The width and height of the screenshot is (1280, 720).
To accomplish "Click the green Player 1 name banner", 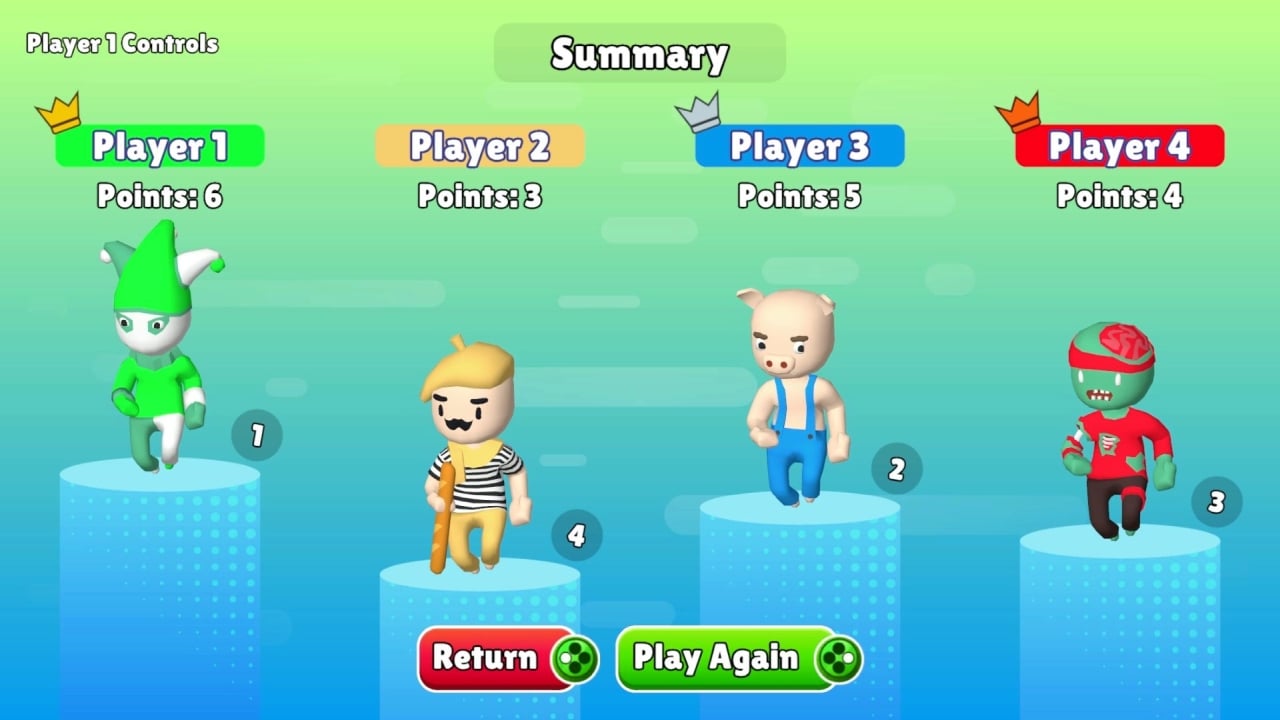I will coord(159,146).
